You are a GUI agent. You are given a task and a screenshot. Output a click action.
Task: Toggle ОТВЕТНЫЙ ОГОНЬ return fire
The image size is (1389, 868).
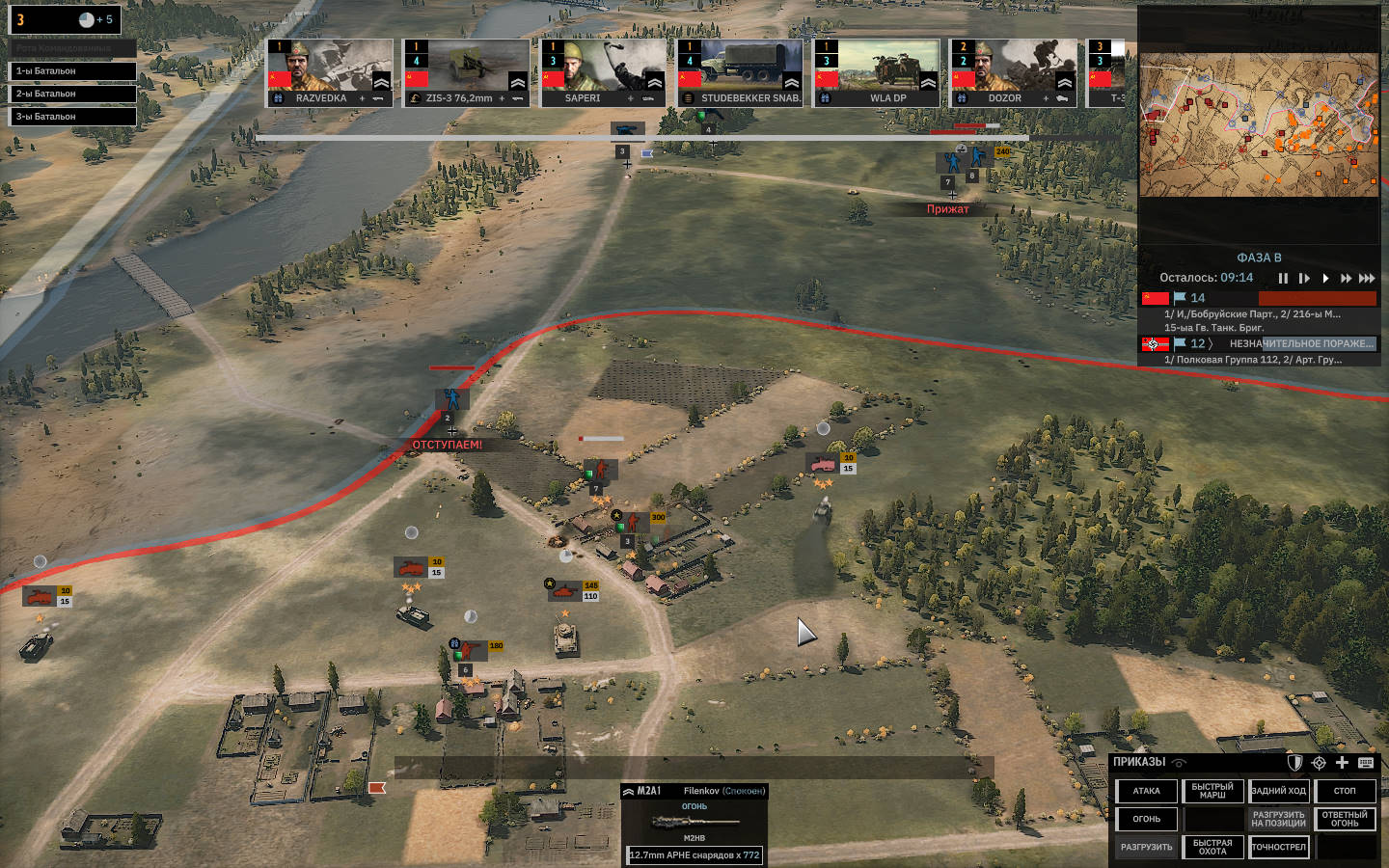coord(1345,820)
